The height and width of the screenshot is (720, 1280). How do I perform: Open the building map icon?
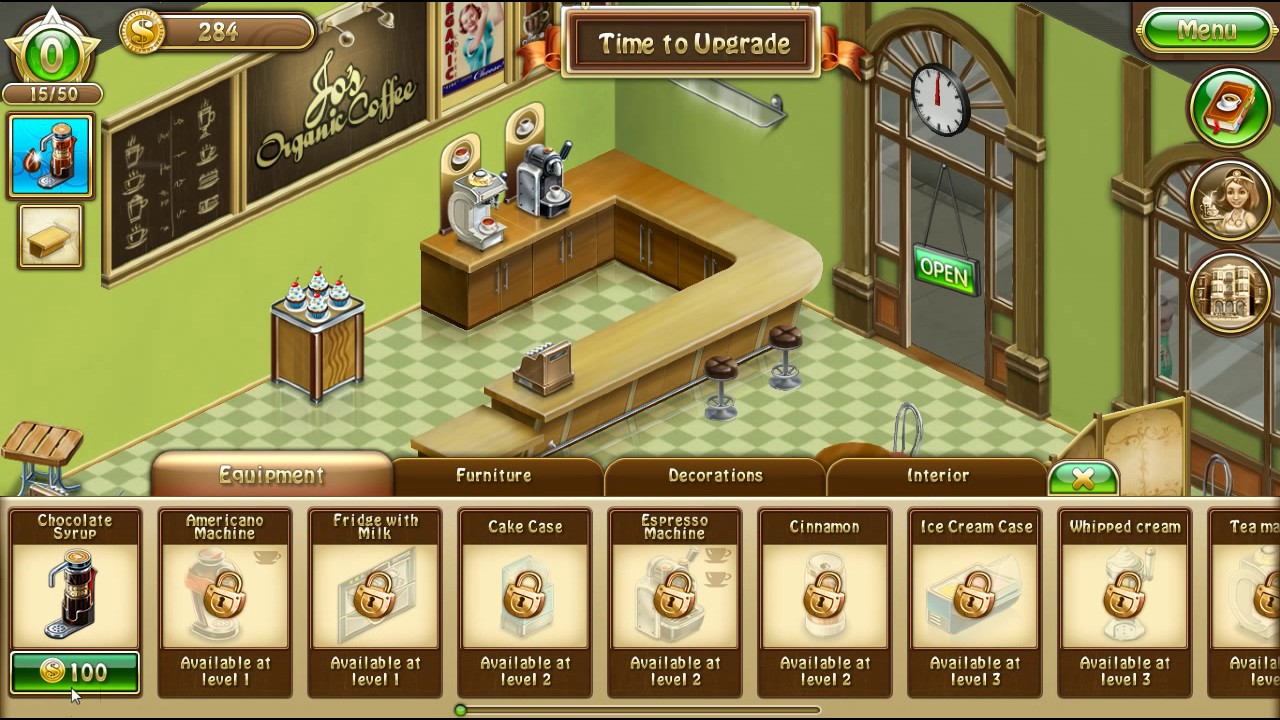(x=1229, y=290)
